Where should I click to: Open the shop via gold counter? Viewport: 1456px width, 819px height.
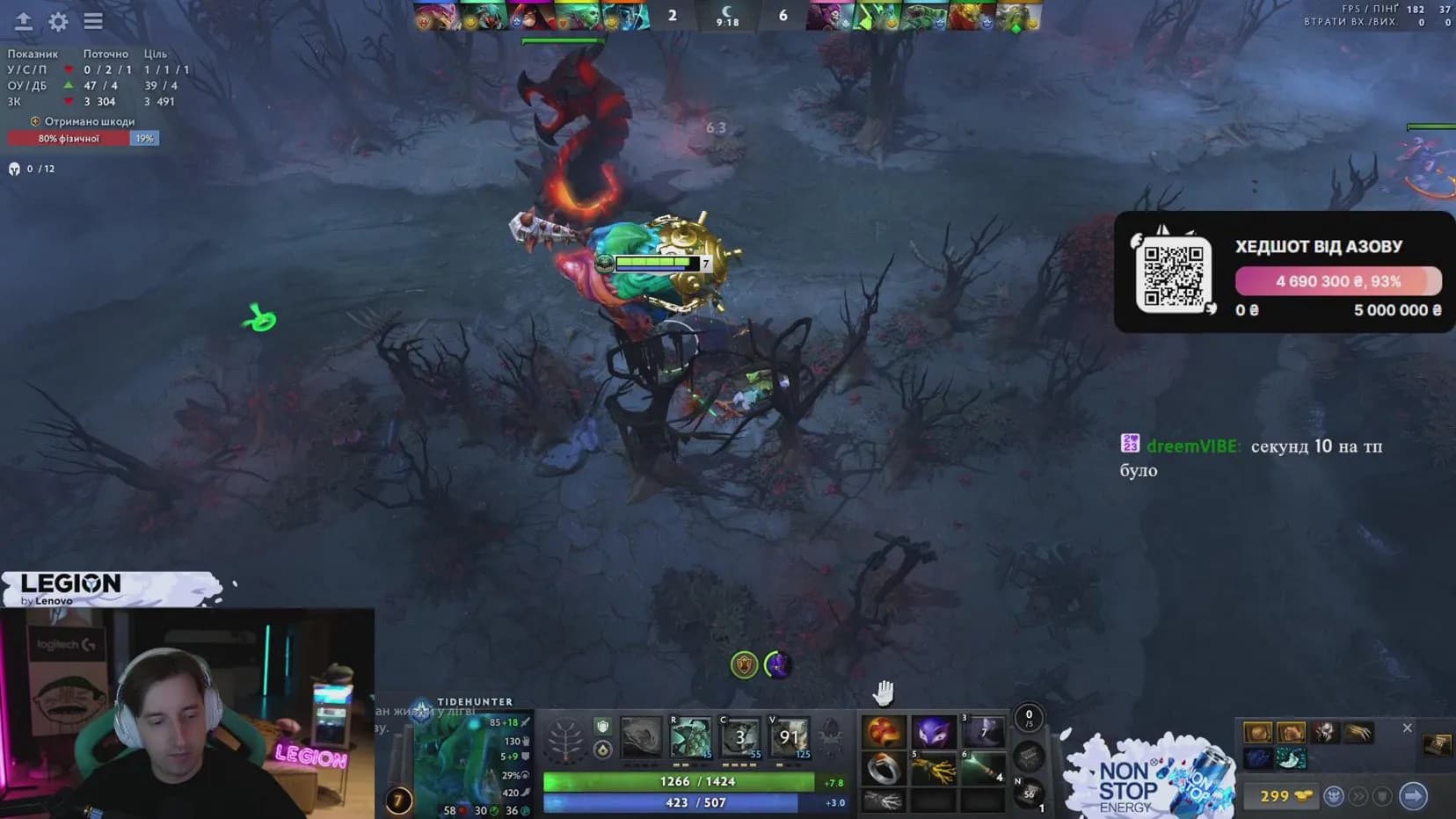[1283, 796]
